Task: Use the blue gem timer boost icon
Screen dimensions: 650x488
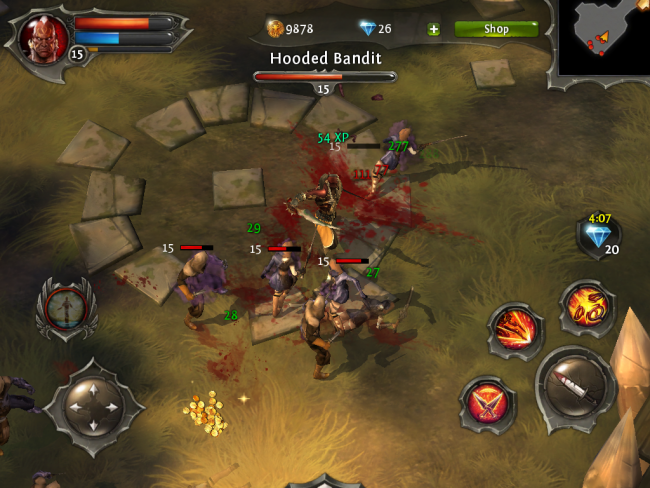Action: tap(598, 235)
